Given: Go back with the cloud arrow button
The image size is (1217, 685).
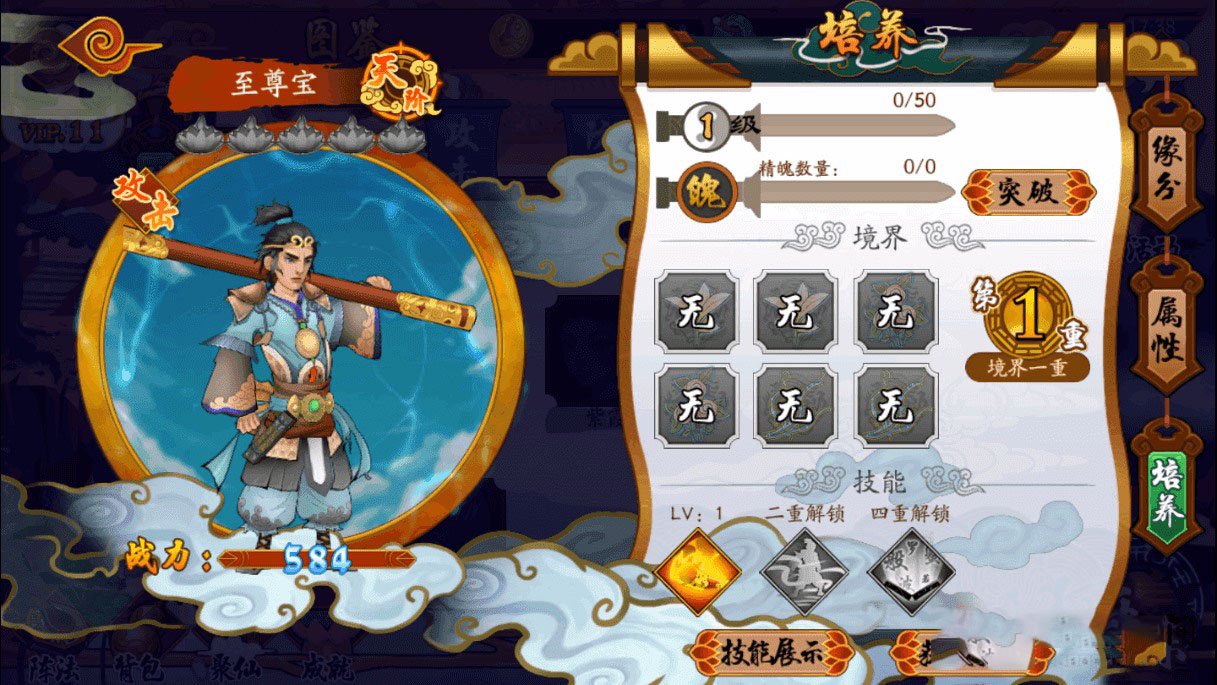Looking at the screenshot, I should point(107,44).
